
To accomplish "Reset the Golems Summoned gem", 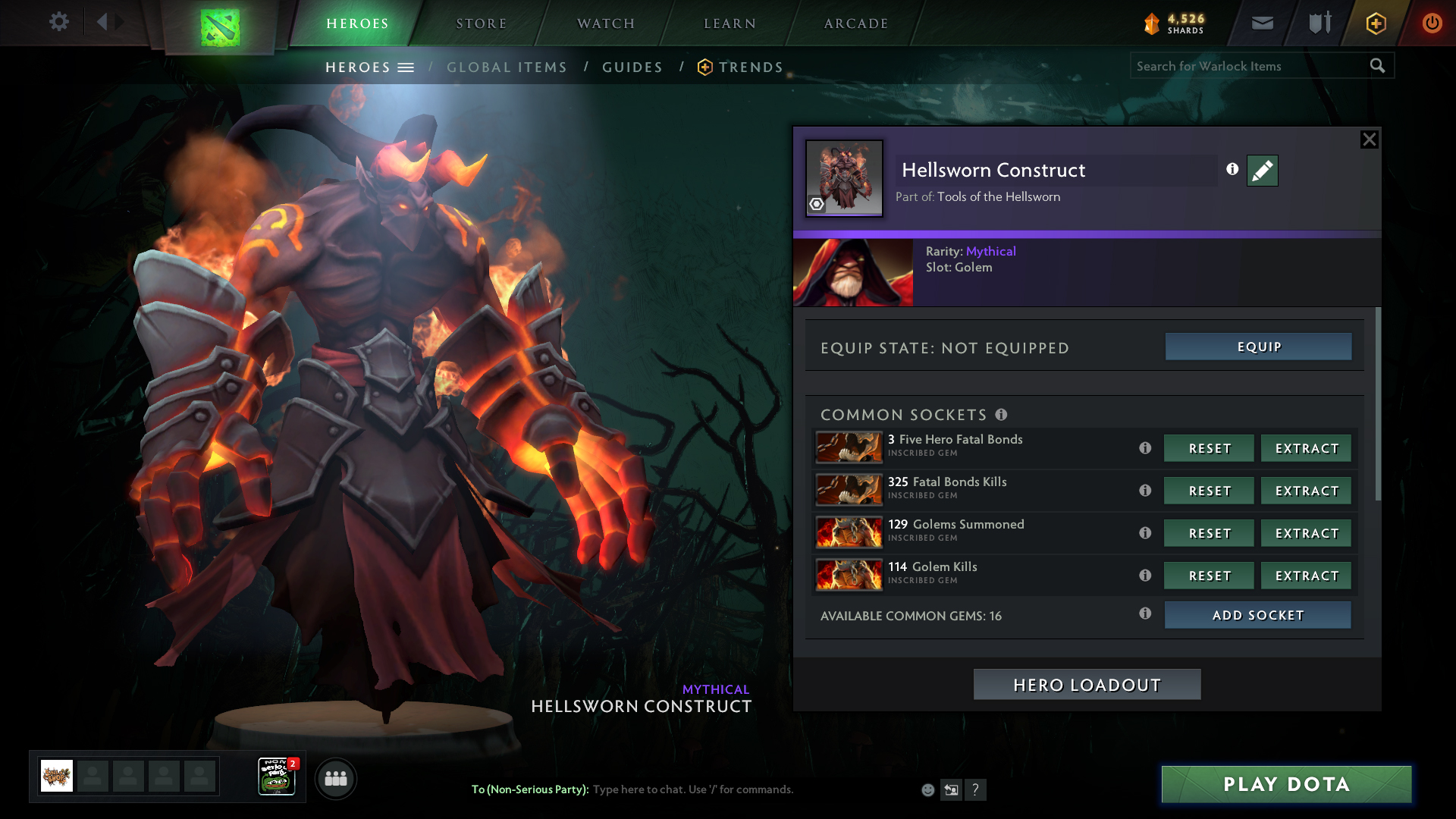I will point(1209,533).
